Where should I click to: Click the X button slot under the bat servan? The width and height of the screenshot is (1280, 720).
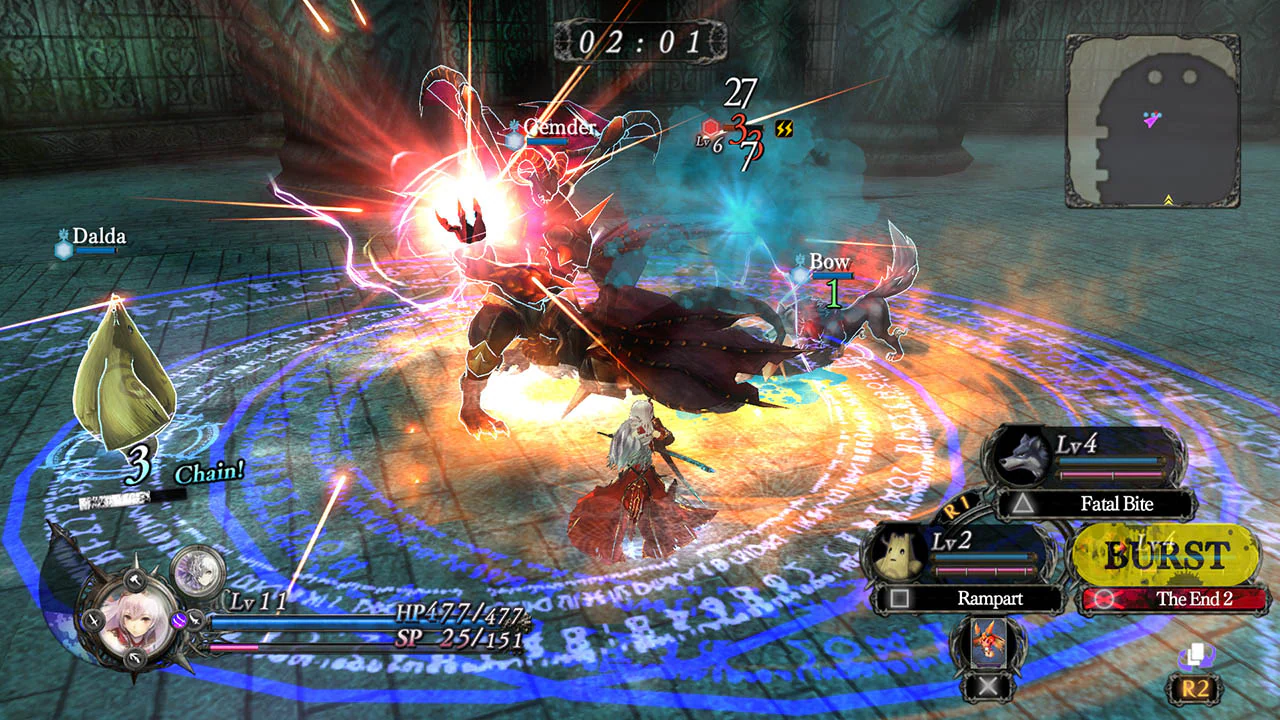988,685
